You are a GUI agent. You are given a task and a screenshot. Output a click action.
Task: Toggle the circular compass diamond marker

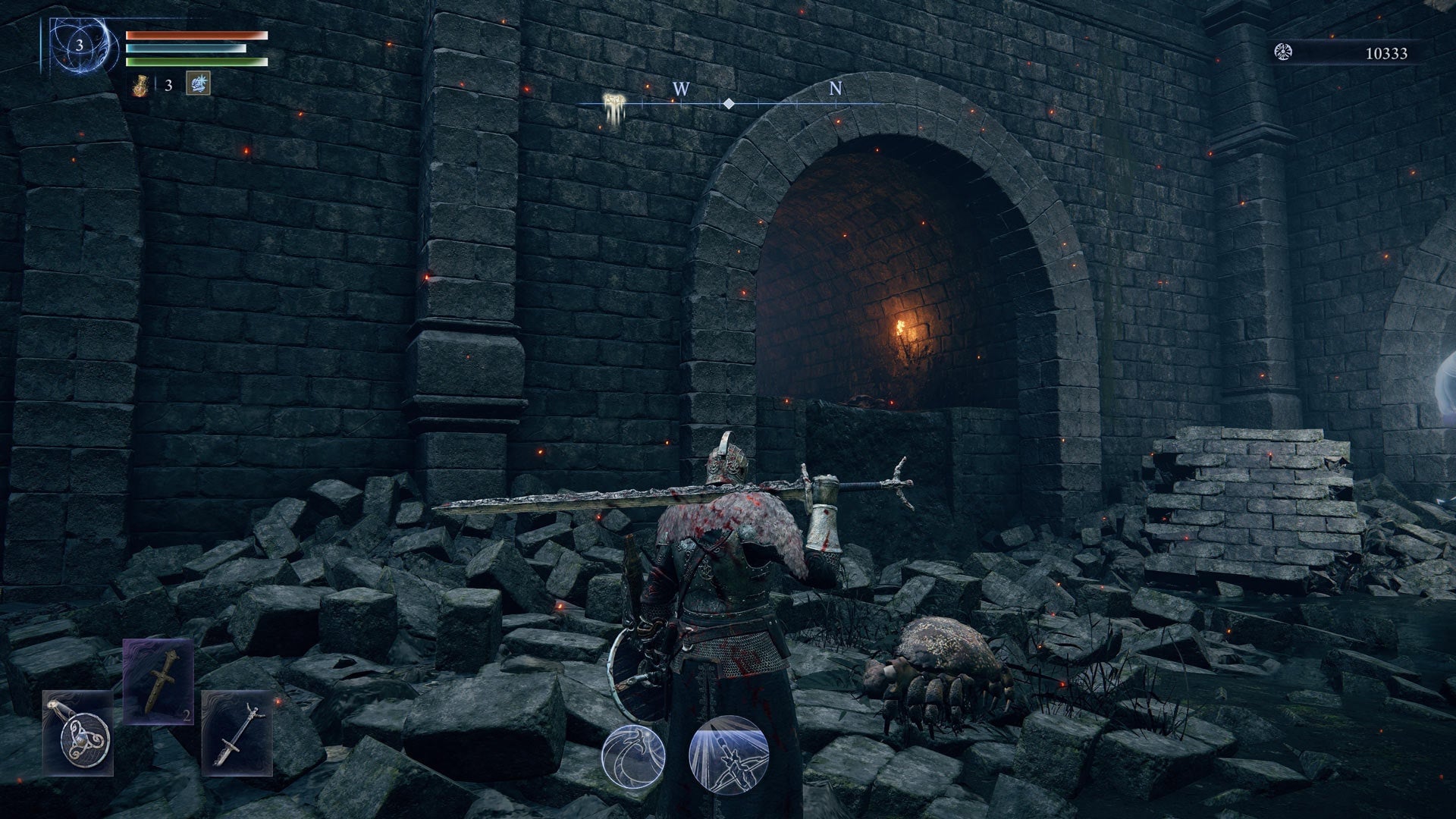point(730,105)
